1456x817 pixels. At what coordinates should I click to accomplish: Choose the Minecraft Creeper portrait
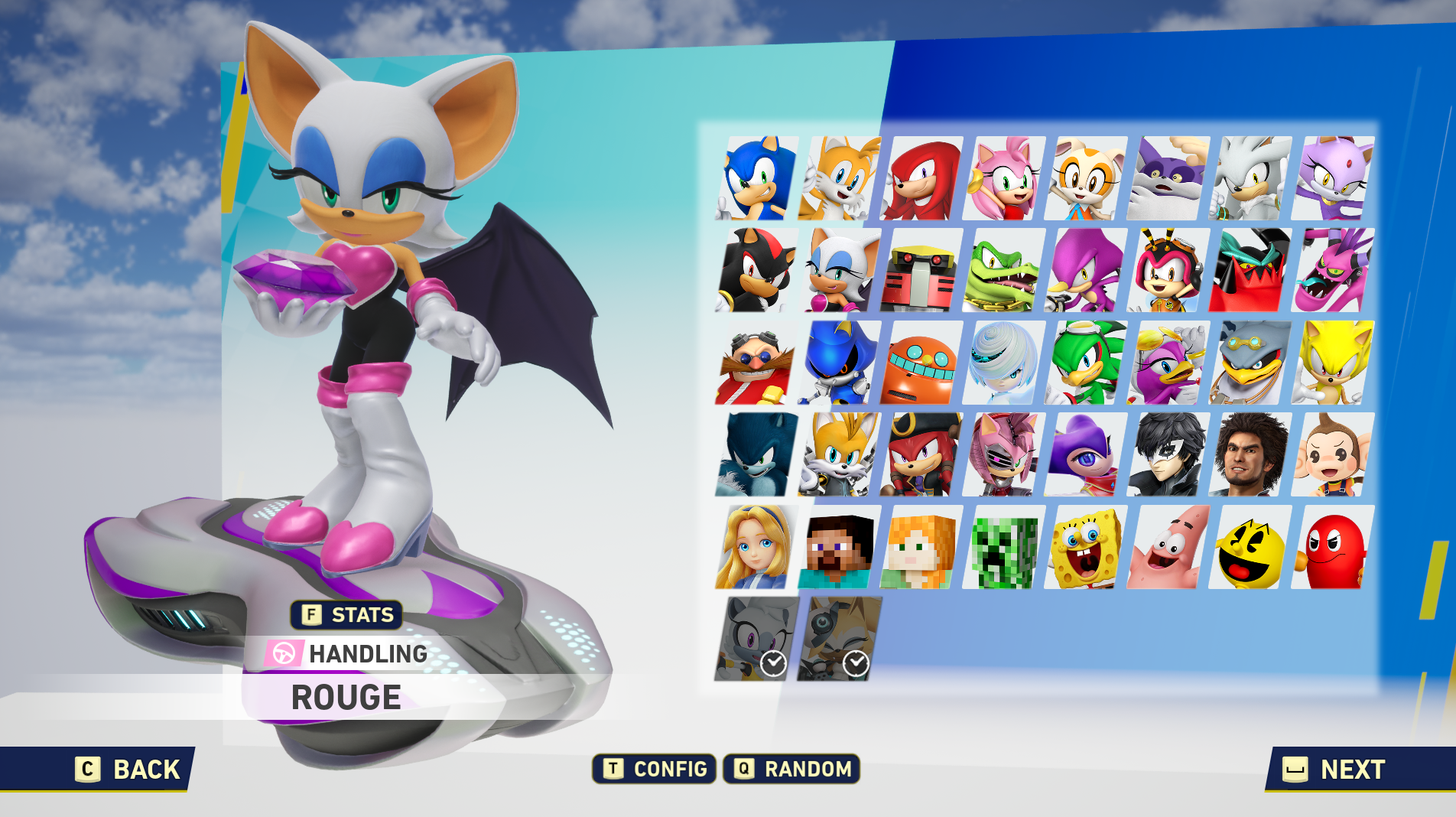(x=1004, y=548)
